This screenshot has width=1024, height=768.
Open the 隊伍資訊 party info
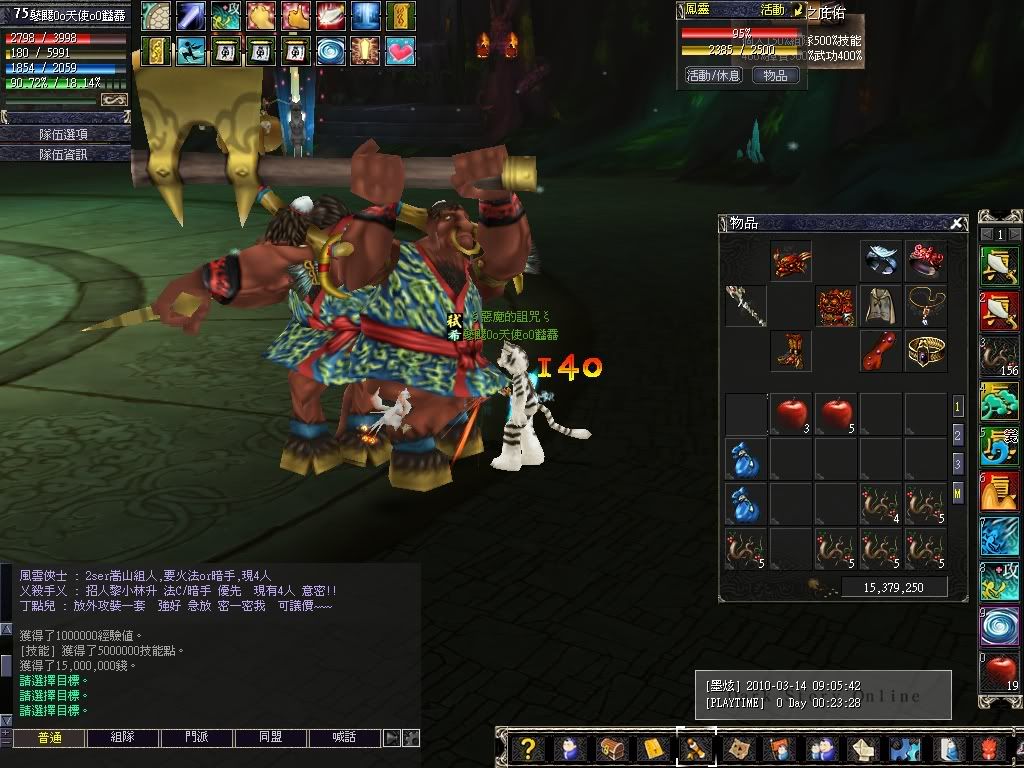point(64,154)
